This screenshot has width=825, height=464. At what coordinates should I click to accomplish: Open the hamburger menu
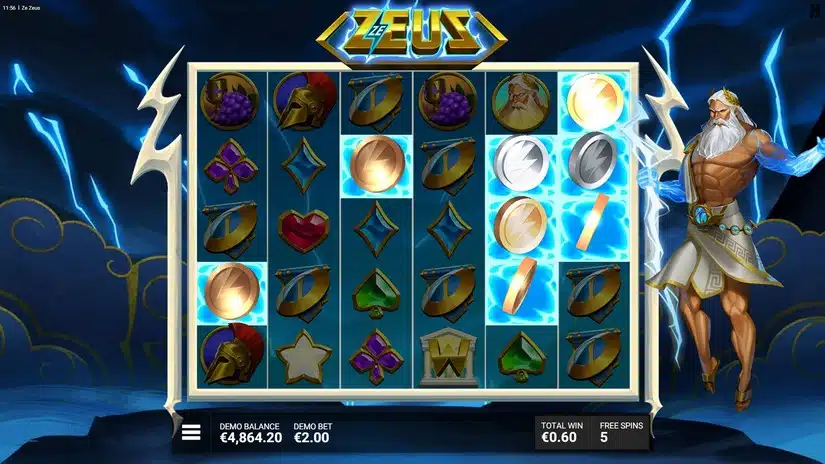(191, 433)
